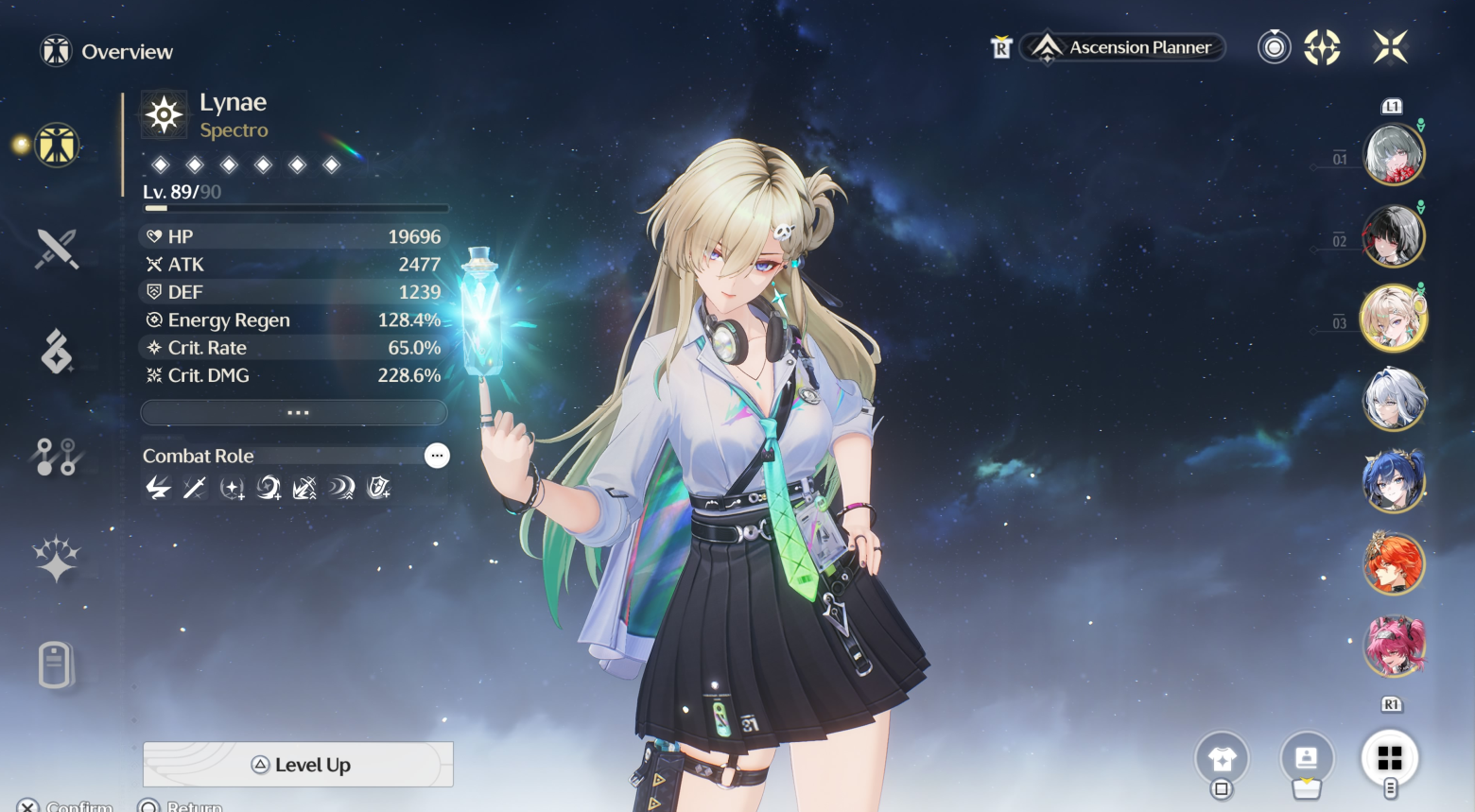
Task: Open the outfit shirt button
Action: click(1222, 758)
